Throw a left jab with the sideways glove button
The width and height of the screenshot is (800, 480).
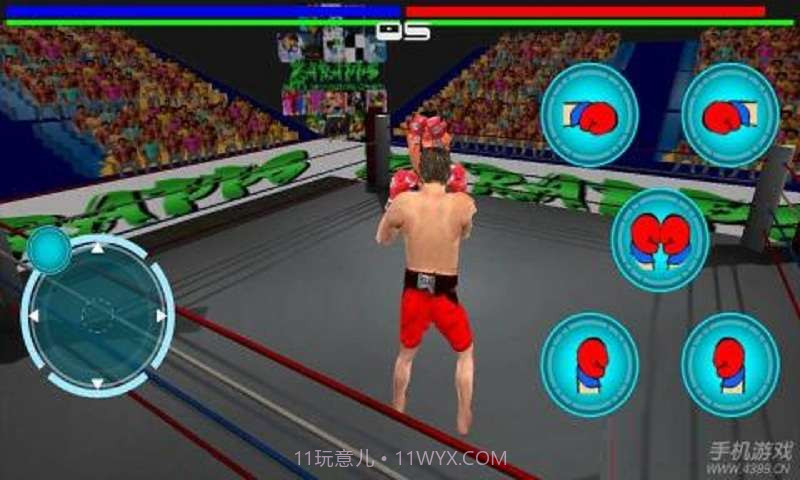pos(590,115)
